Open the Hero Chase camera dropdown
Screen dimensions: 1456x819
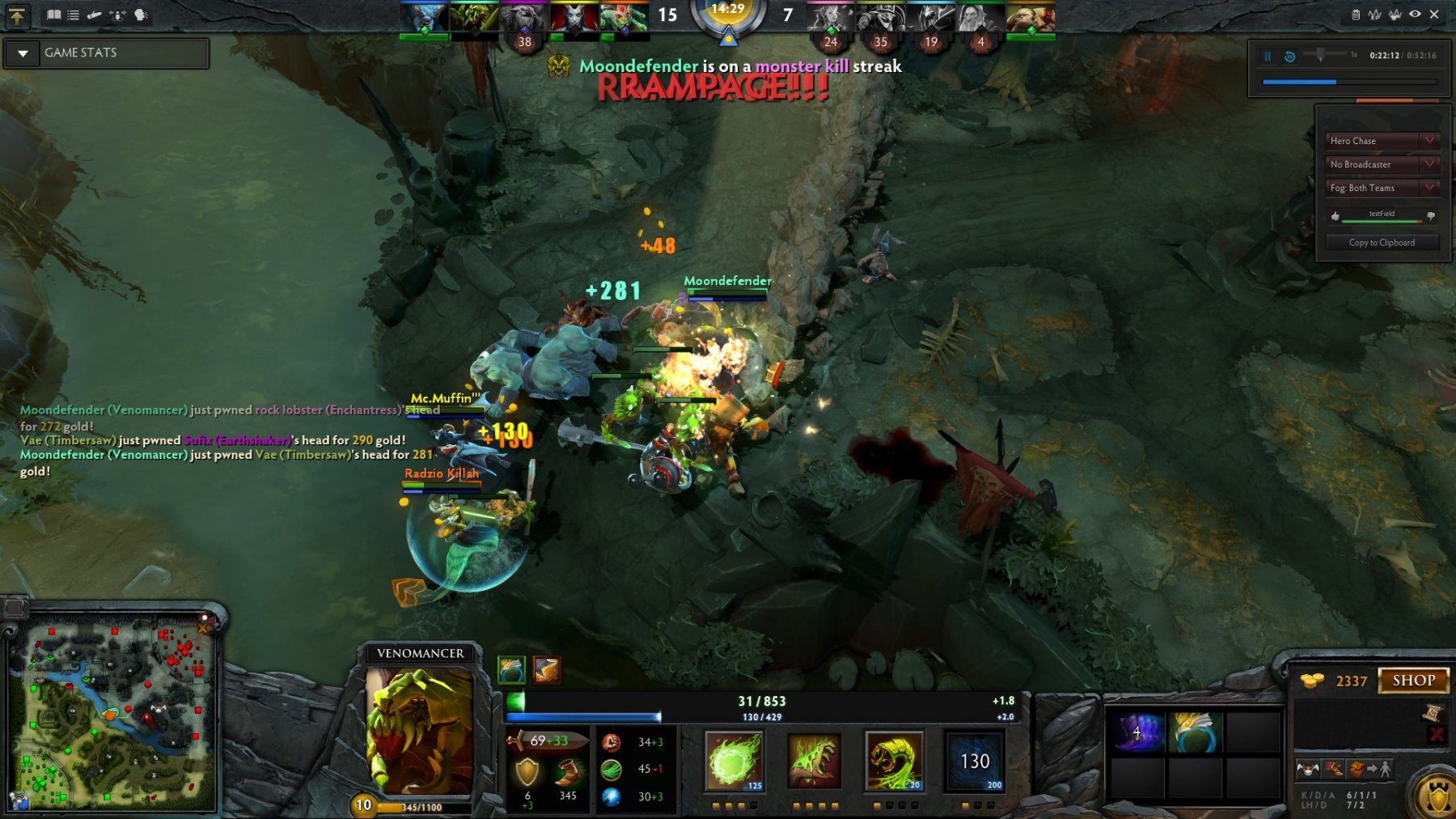[1382, 141]
